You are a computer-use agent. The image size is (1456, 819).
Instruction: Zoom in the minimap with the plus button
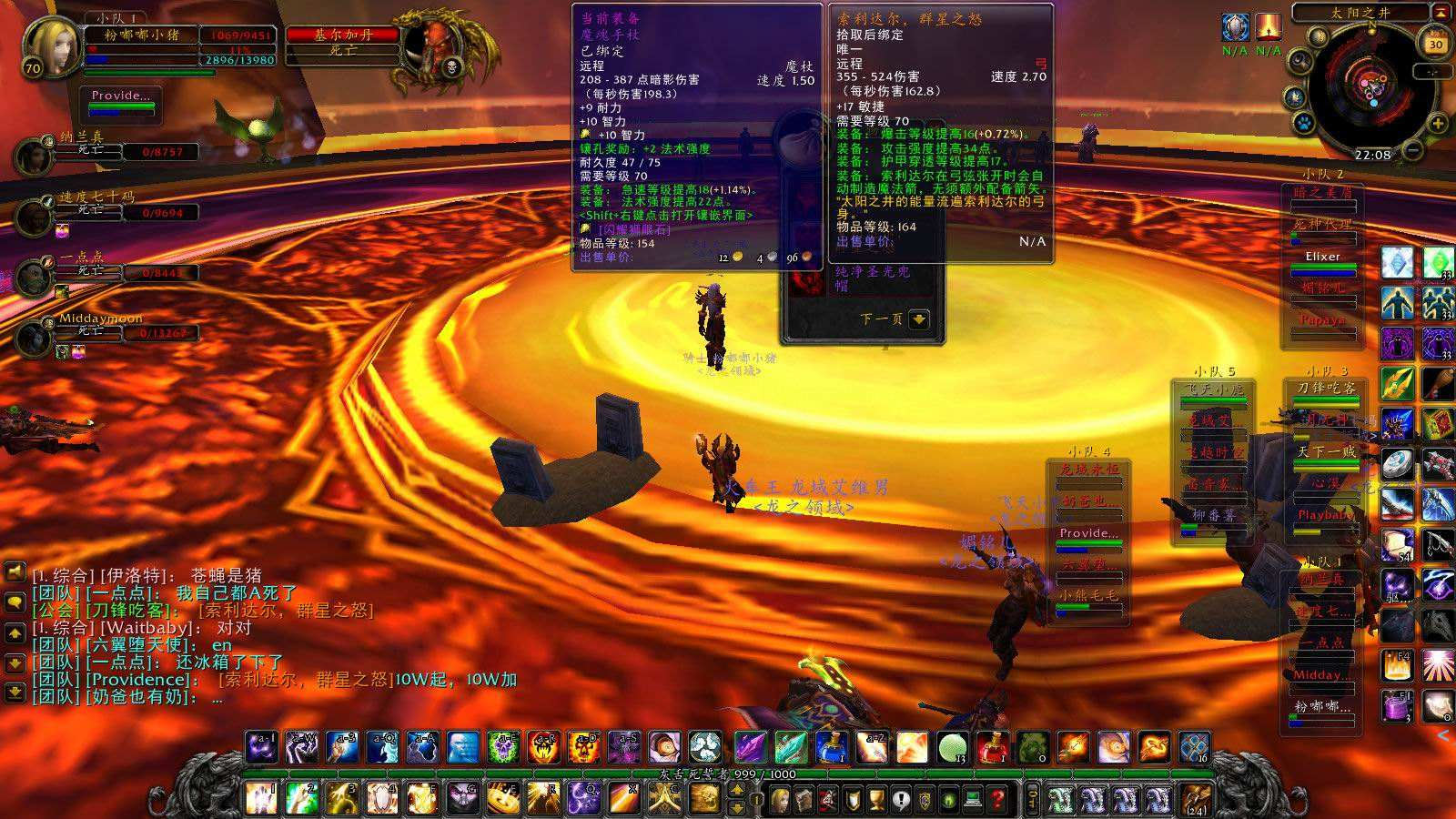point(1438,123)
